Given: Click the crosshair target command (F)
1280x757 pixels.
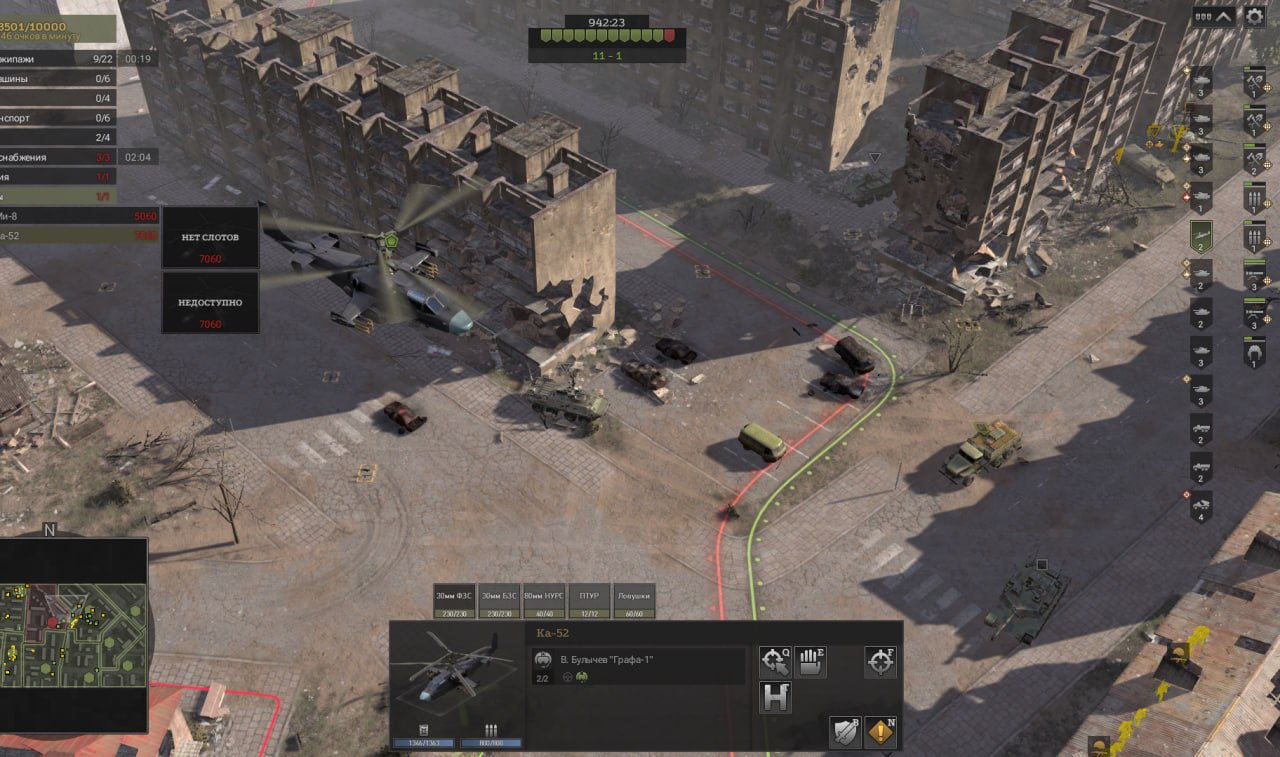Looking at the screenshot, I should click(x=880, y=661).
